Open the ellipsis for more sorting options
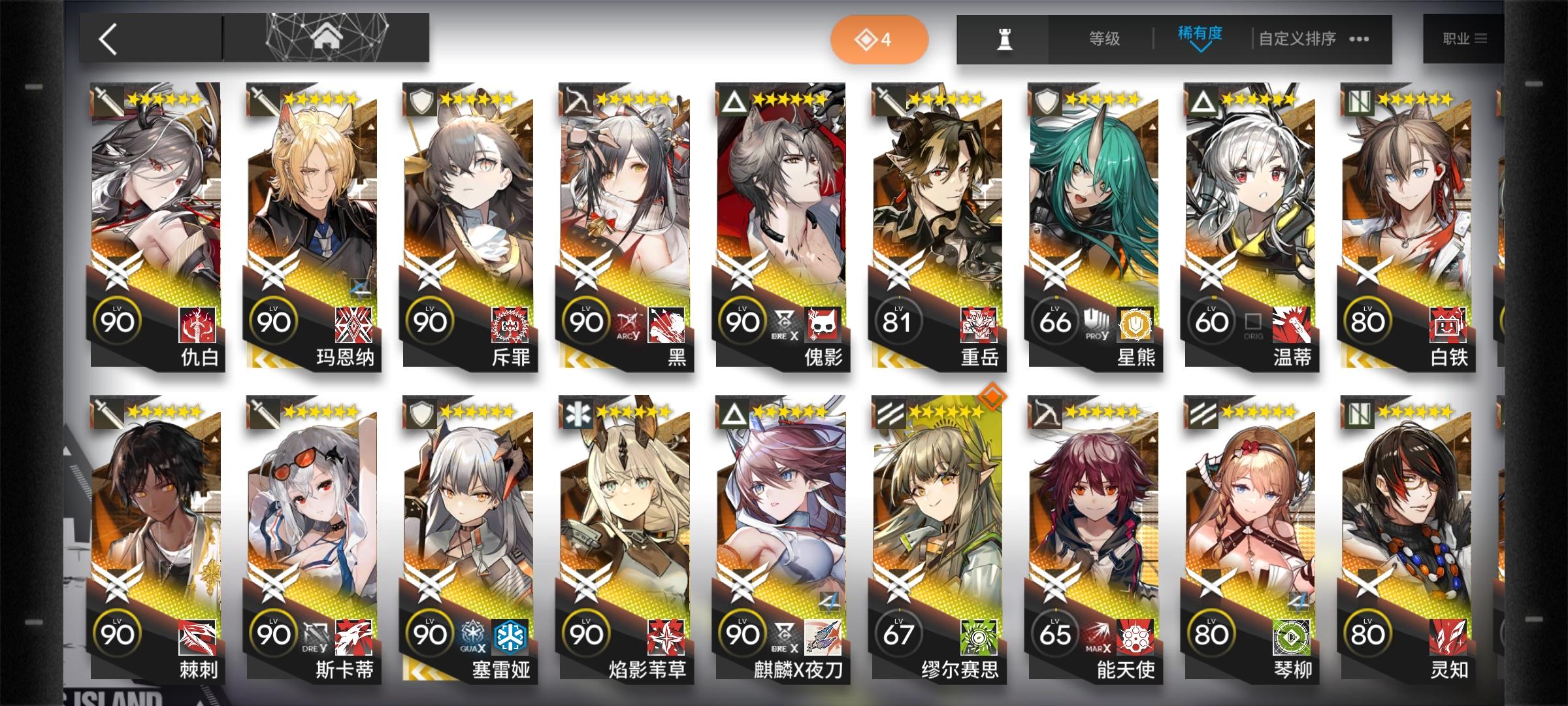1568x706 pixels. (1358, 39)
